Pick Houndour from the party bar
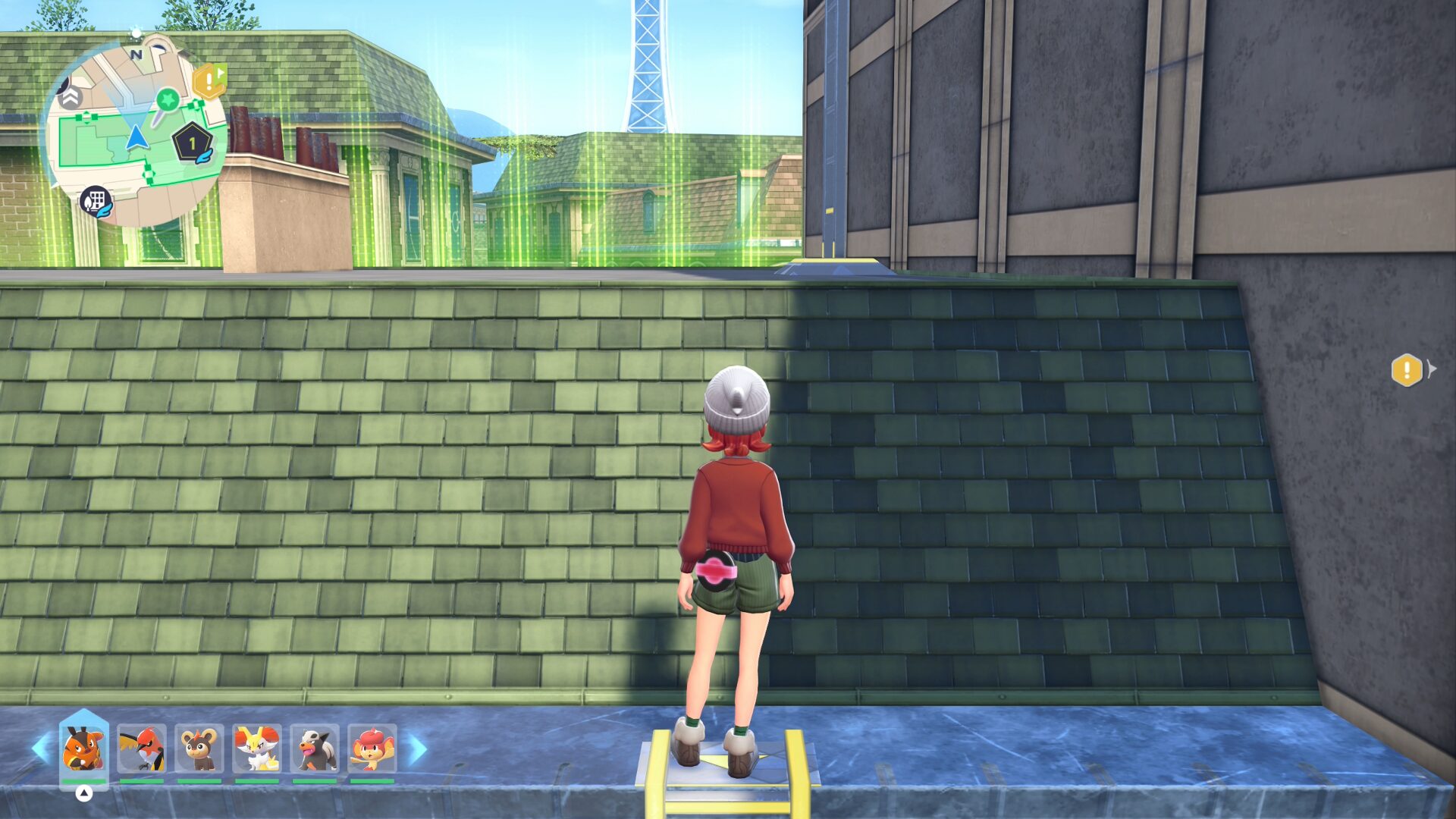 pos(315,748)
